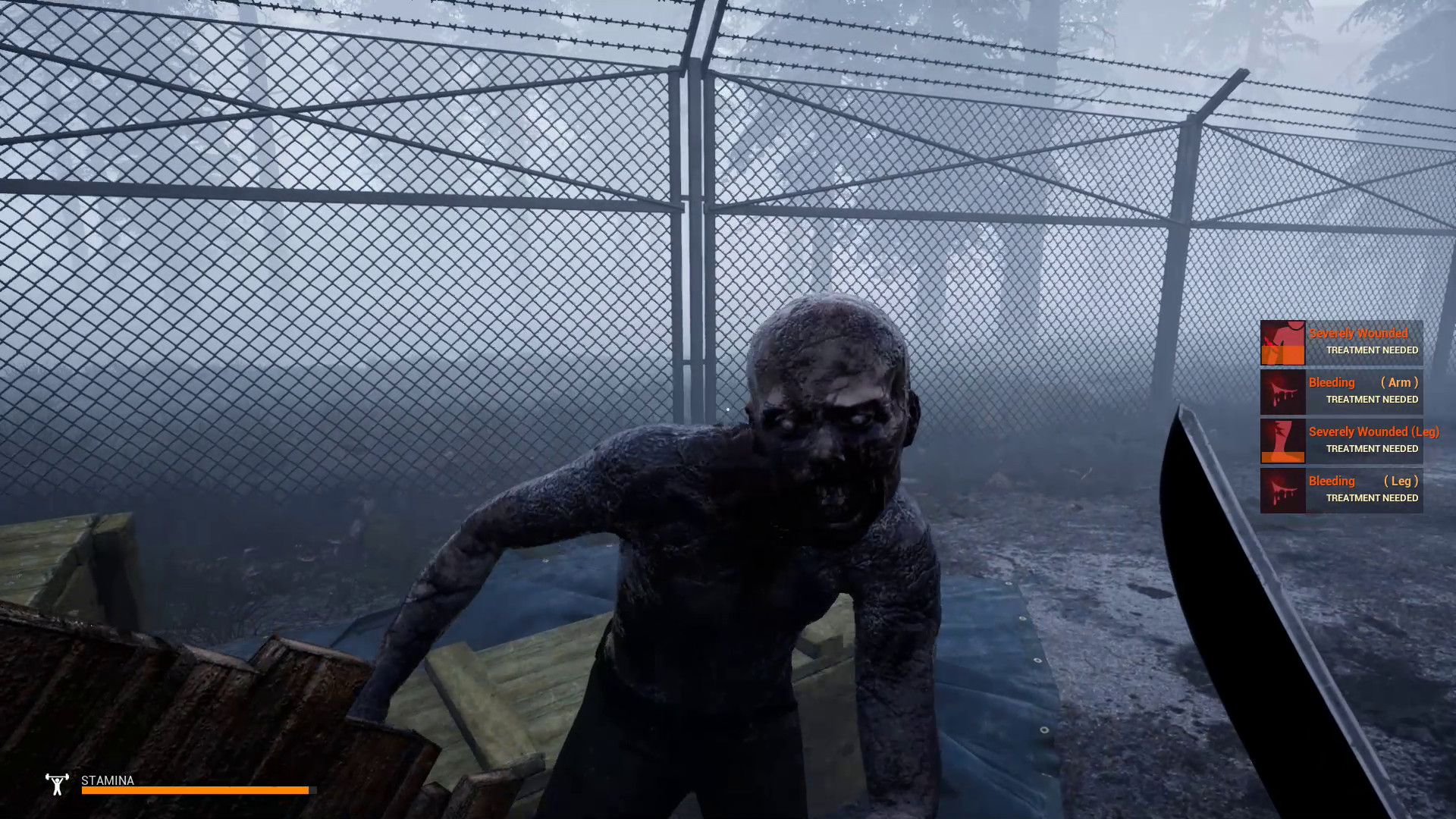Click TREATMENT NEEDED under Bleeding (Leg)
Image resolution: width=1456 pixels, height=819 pixels.
click(1371, 498)
